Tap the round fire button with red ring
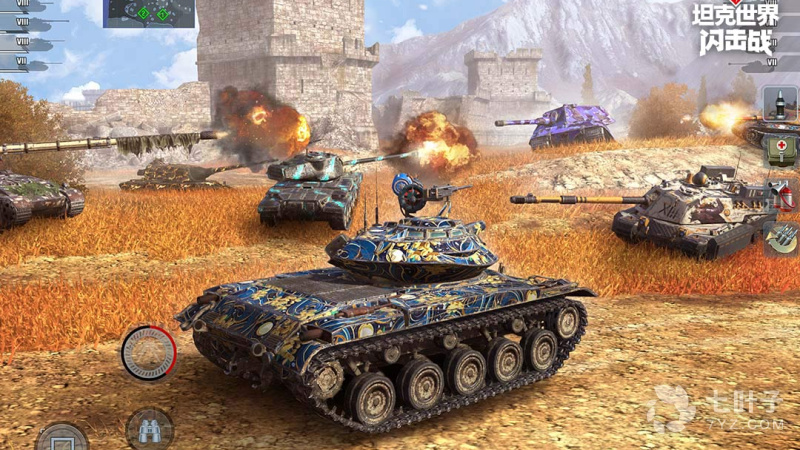Screen dimensions: 800x450 (148, 353)
